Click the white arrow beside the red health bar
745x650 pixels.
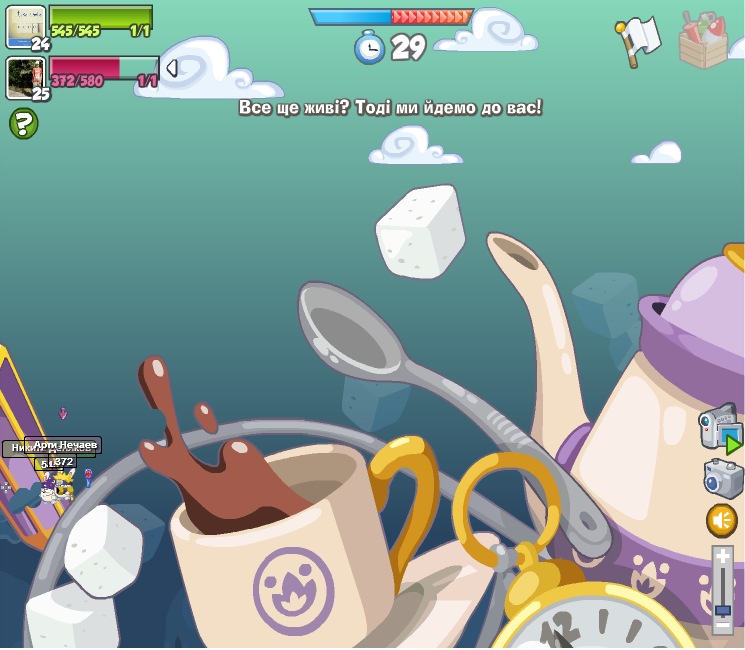(x=171, y=68)
